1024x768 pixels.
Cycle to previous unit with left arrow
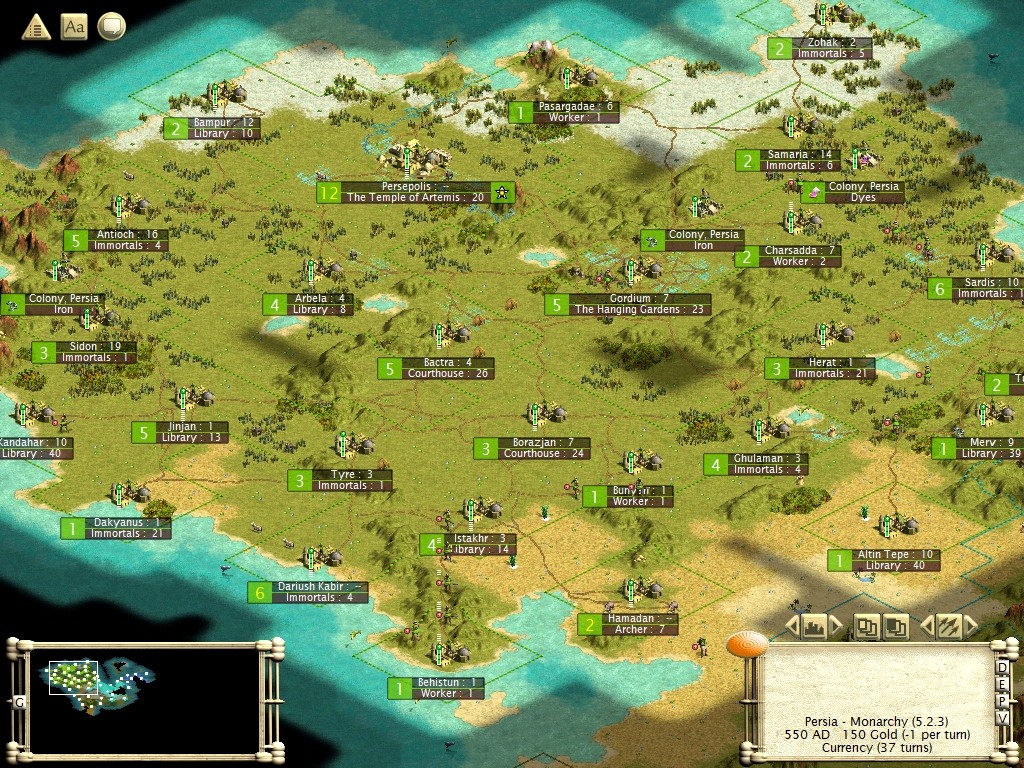pyautogui.click(x=925, y=627)
